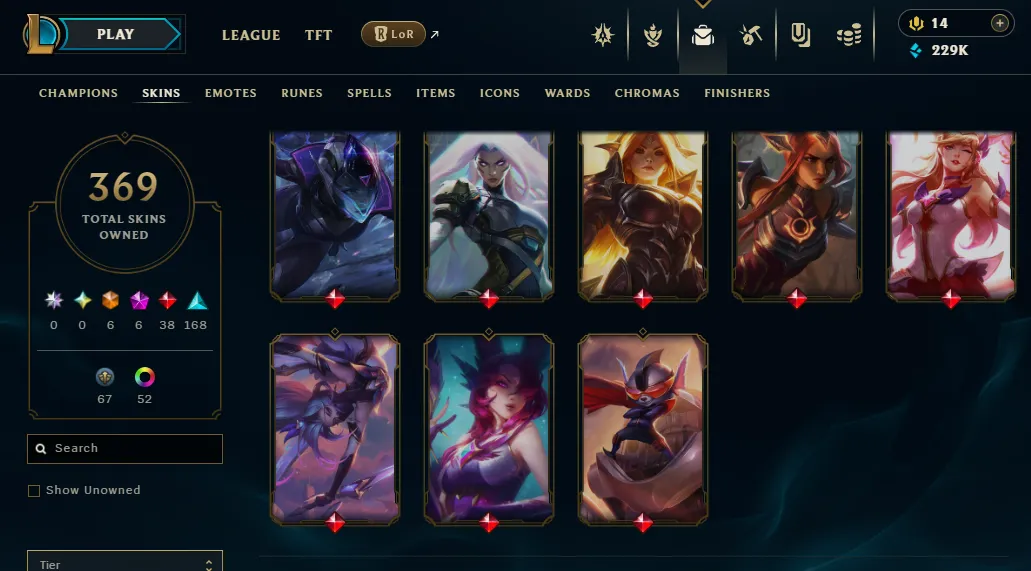Click the skin Search field
1031x571 pixels.
click(x=125, y=449)
